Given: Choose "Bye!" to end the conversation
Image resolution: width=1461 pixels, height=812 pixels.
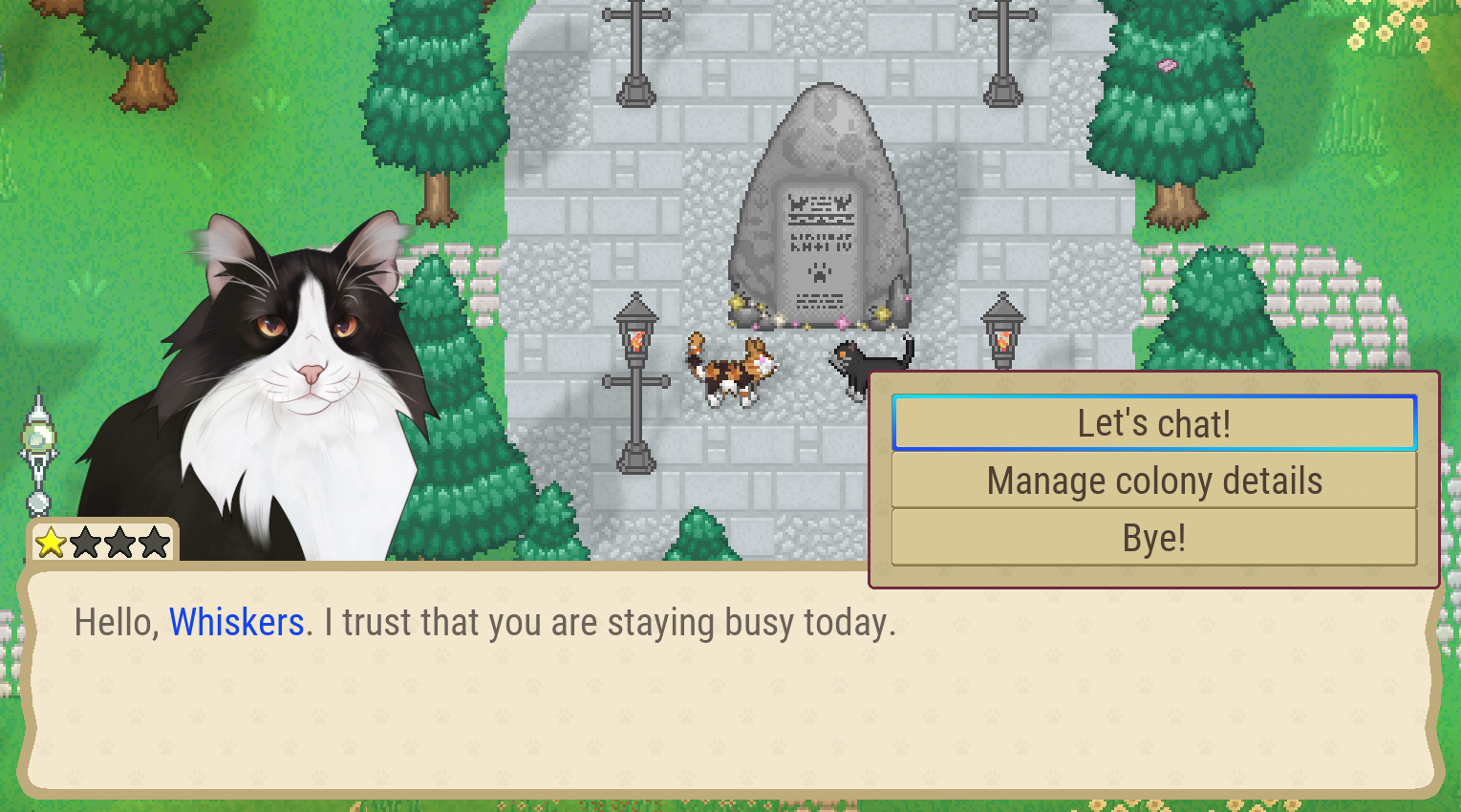Looking at the screenshot, I should click(x=1152, y=536).
